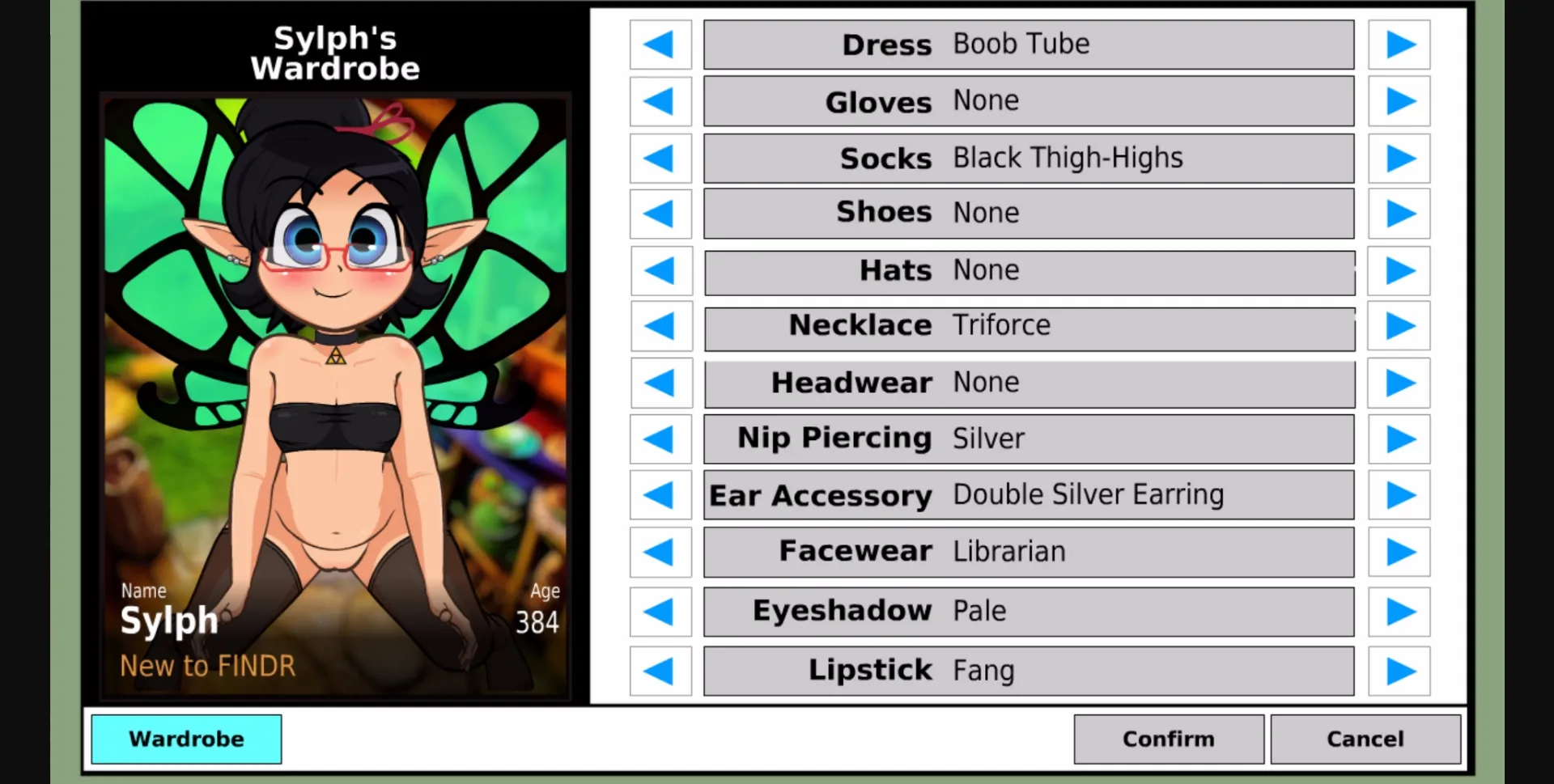Show the next Gloves option
1554x784 pixels.
coord(1399,101)
